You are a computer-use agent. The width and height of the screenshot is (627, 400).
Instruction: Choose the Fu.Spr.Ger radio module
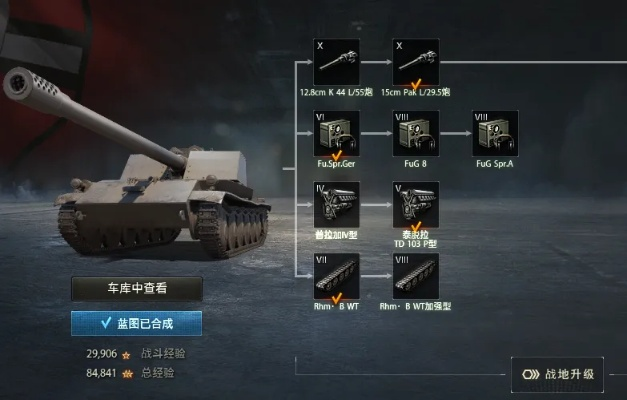click(336, 133)
